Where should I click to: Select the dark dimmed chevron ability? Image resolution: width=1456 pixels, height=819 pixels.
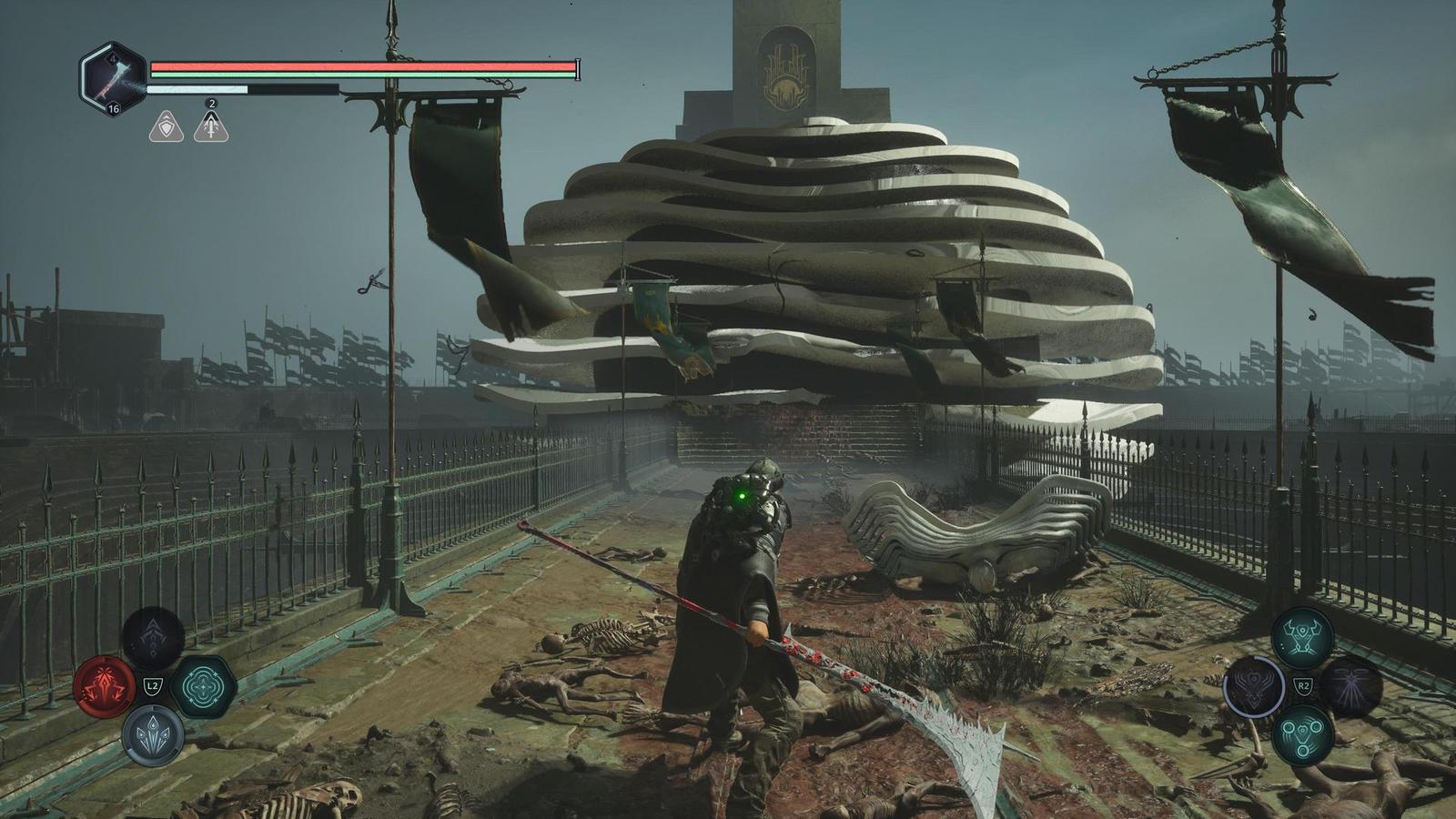coord(153,638)
